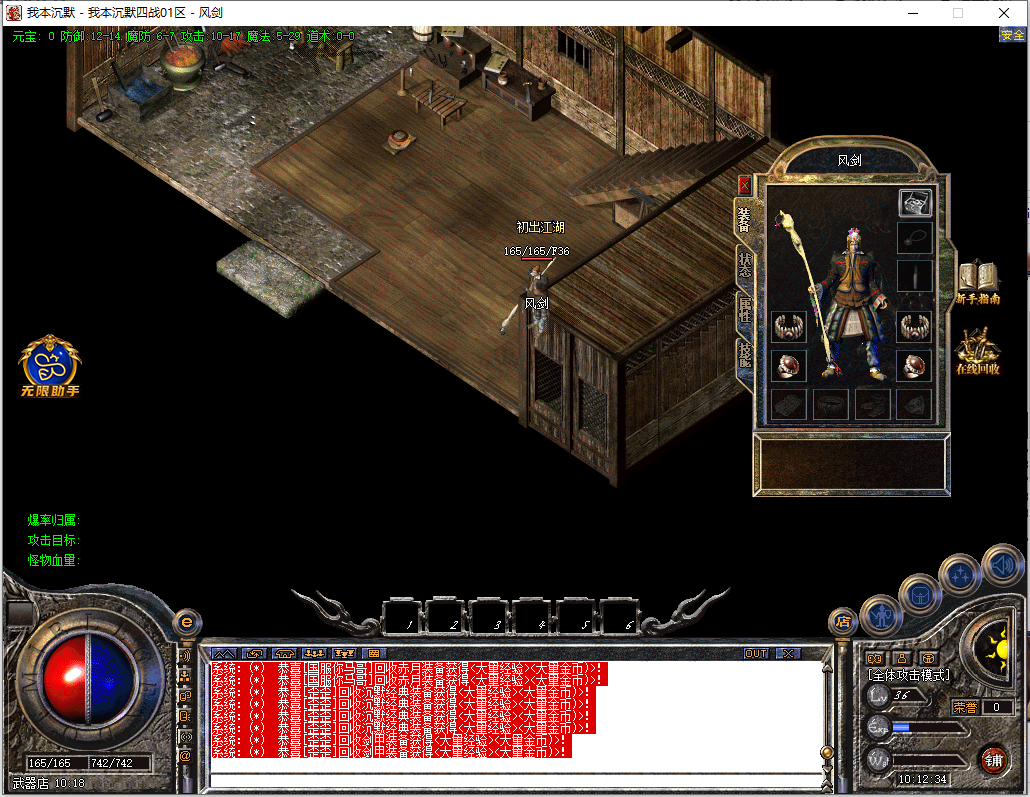Close the character equipment panel
This screenshot has height=797, width=1030.
tap(744, 185)
